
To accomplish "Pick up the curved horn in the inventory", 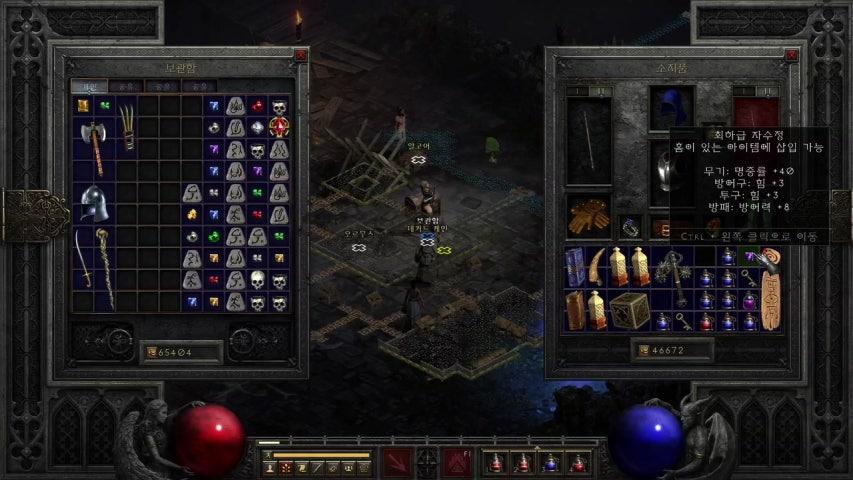I will (598, 263).
